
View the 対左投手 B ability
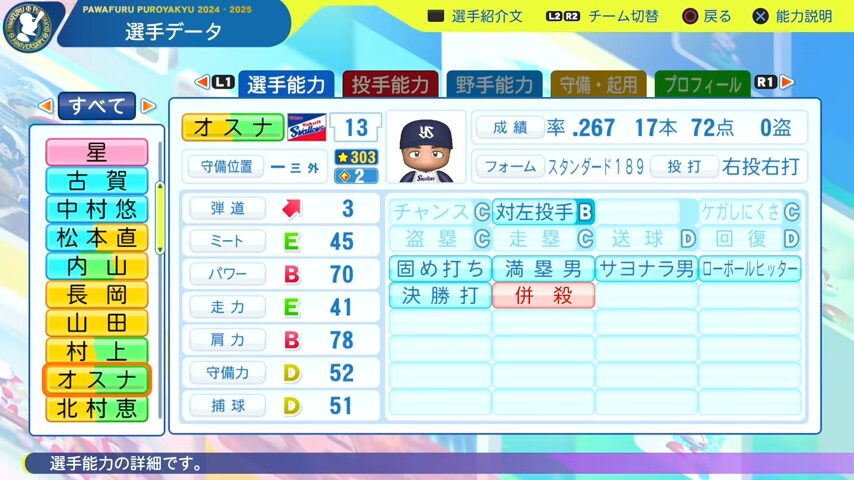point(543,212)
